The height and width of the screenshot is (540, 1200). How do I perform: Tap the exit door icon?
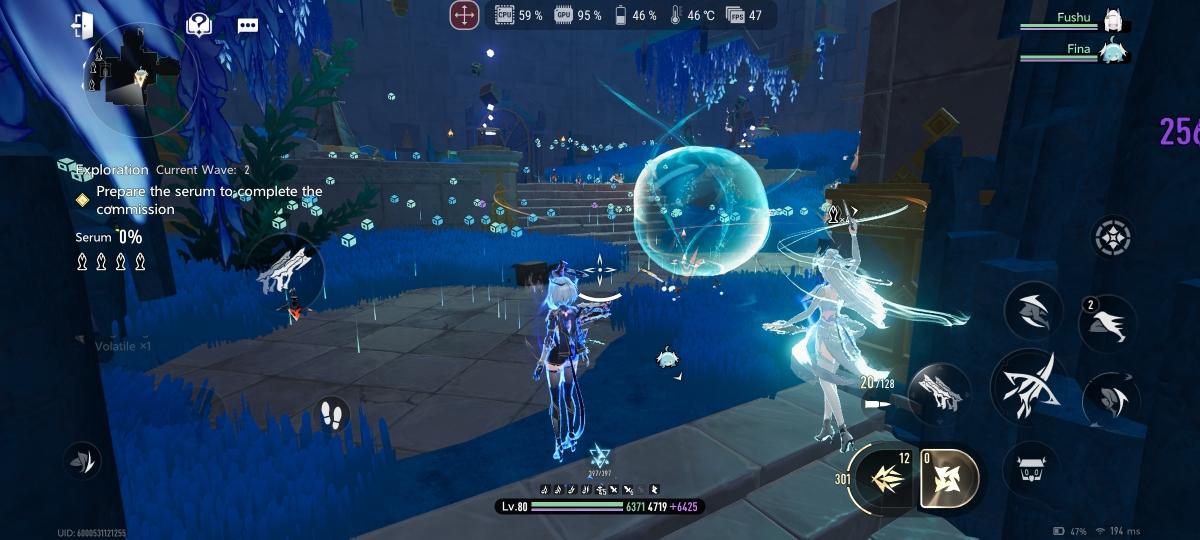(82, 26)
